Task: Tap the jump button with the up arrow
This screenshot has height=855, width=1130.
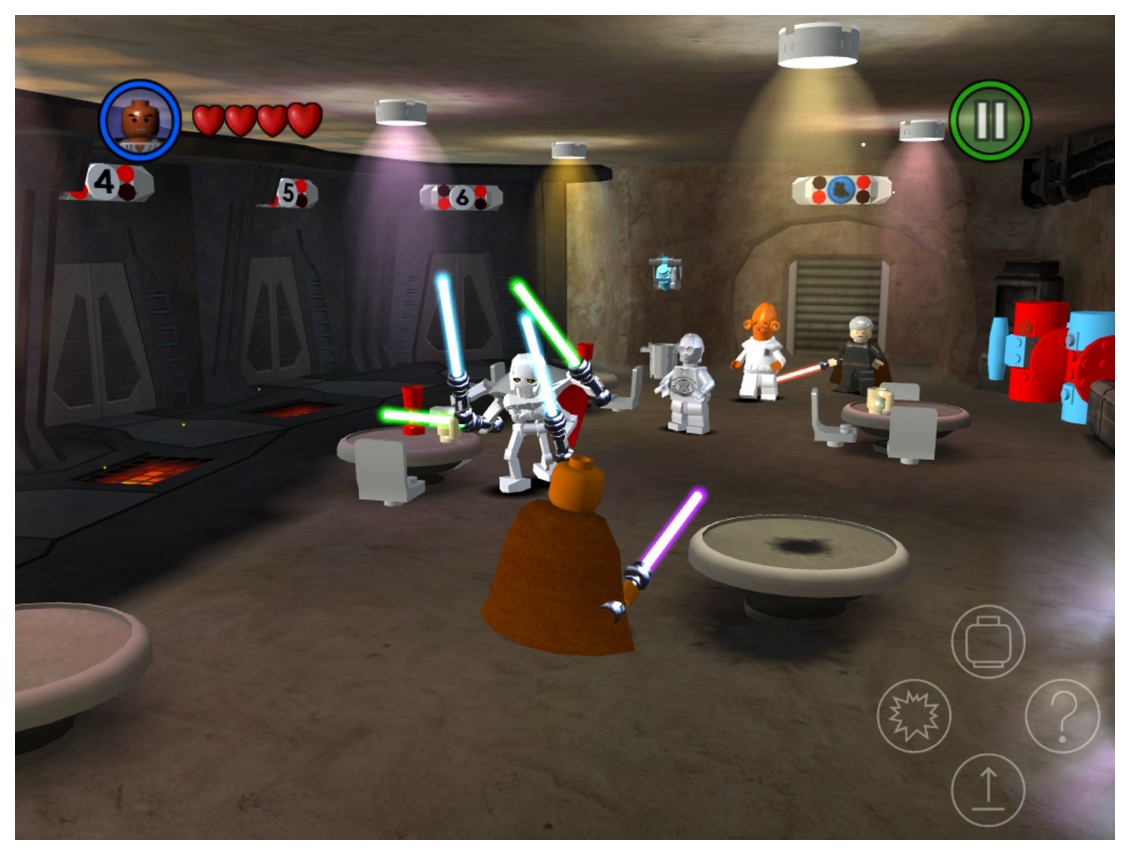Action: point(988,790)
